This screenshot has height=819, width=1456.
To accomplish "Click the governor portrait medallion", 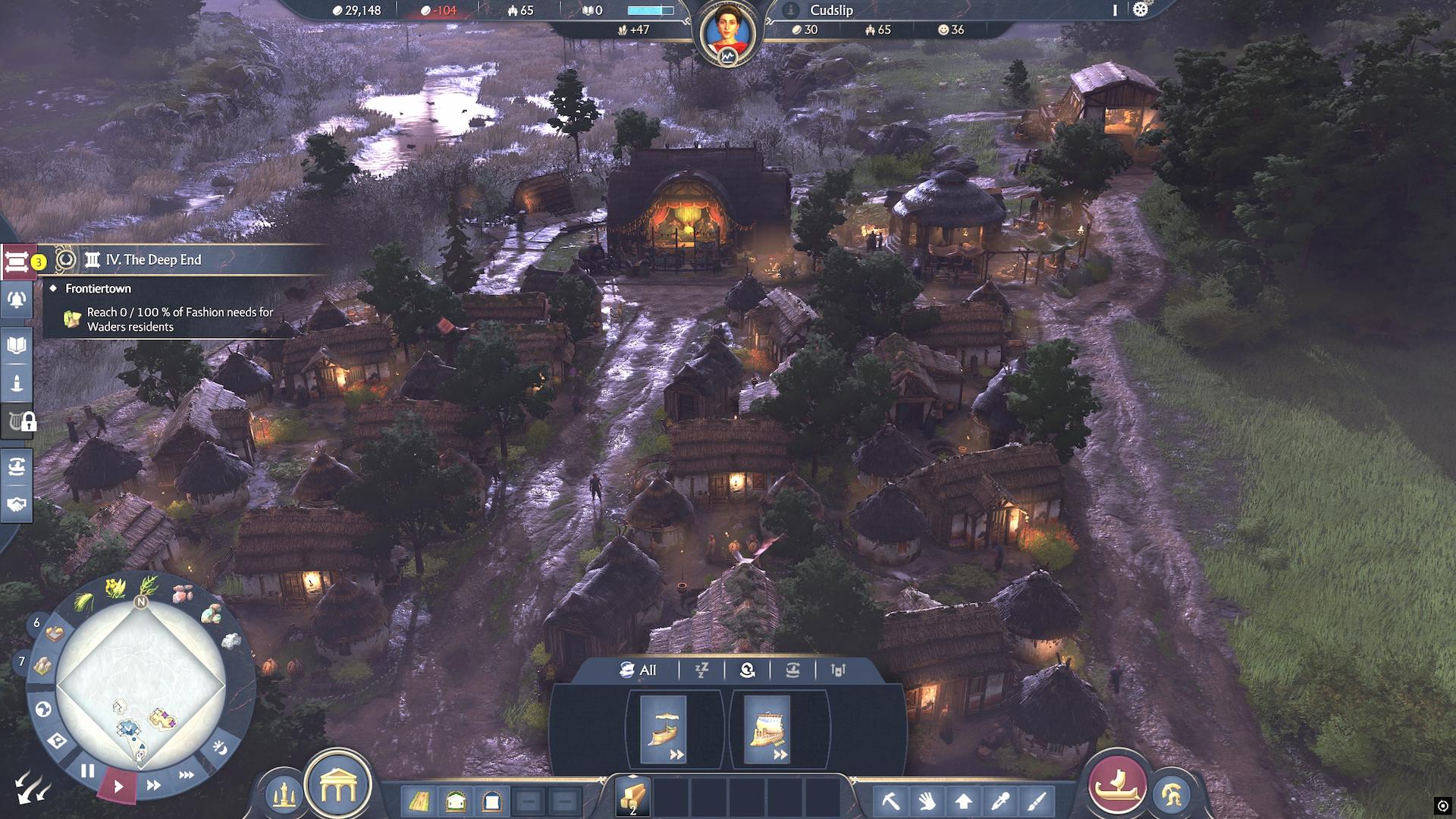I will click(x=727, y=34).
